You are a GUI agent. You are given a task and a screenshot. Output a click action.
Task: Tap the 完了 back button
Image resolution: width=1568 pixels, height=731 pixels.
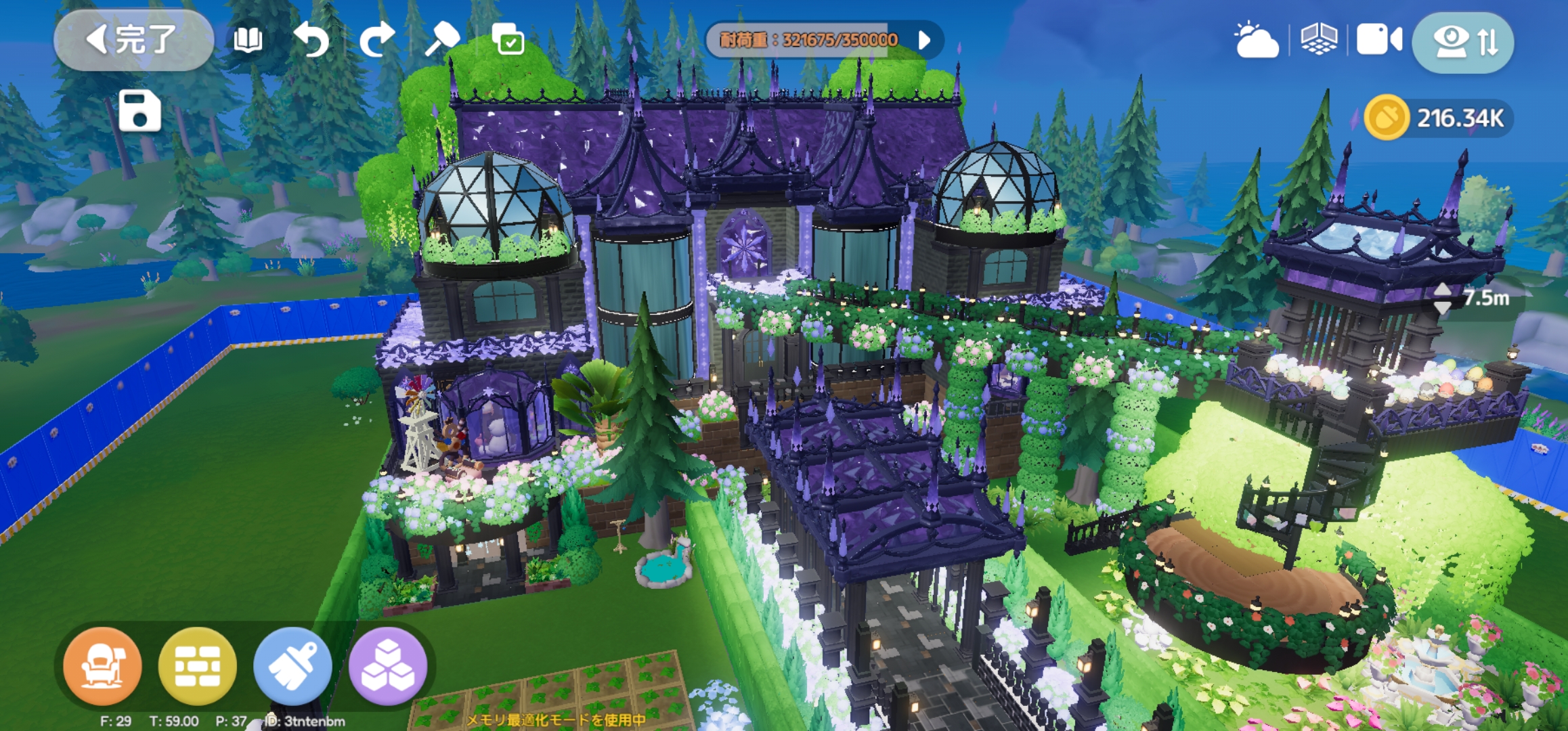133,40
